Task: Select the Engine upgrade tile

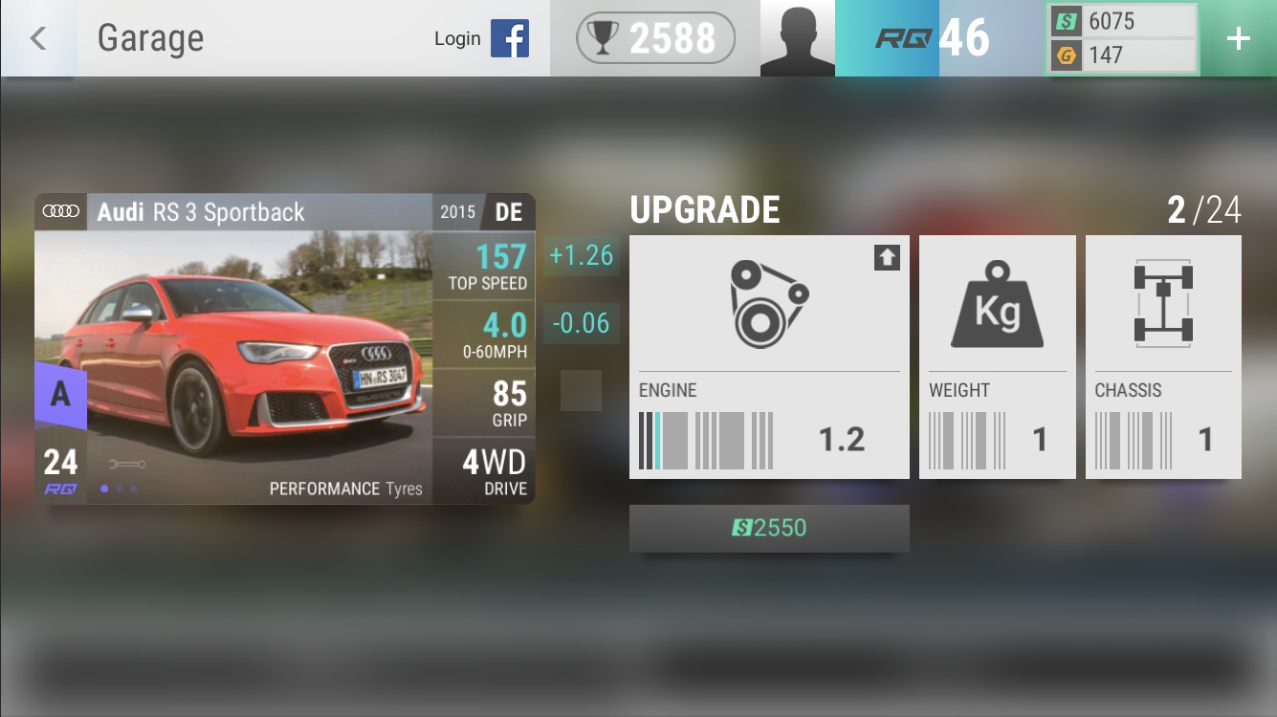Action: pyautogui.click(x=769, y=357)
